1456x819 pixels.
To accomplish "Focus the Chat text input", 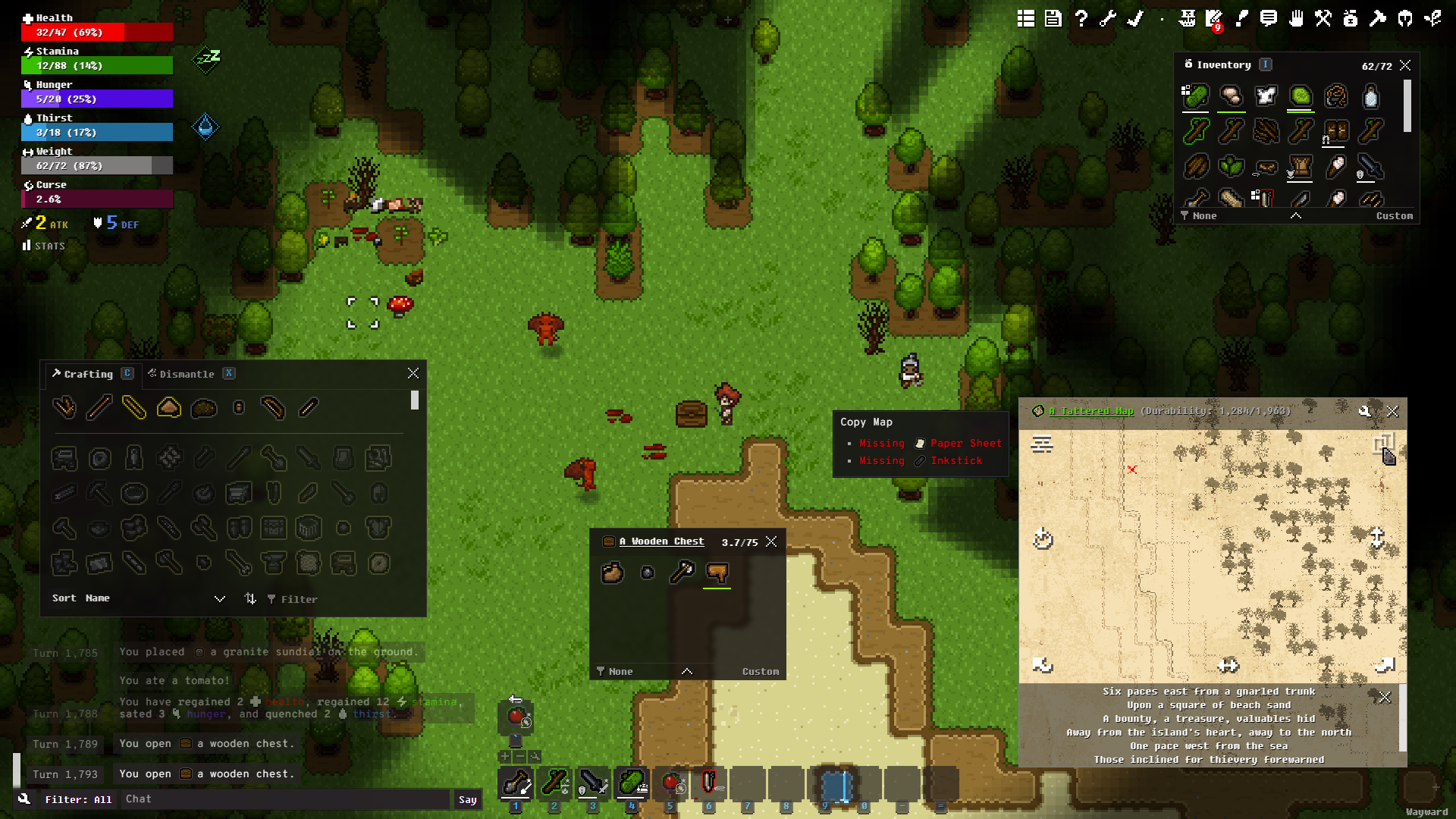I will pyautogui.click(x=288, y=799).
